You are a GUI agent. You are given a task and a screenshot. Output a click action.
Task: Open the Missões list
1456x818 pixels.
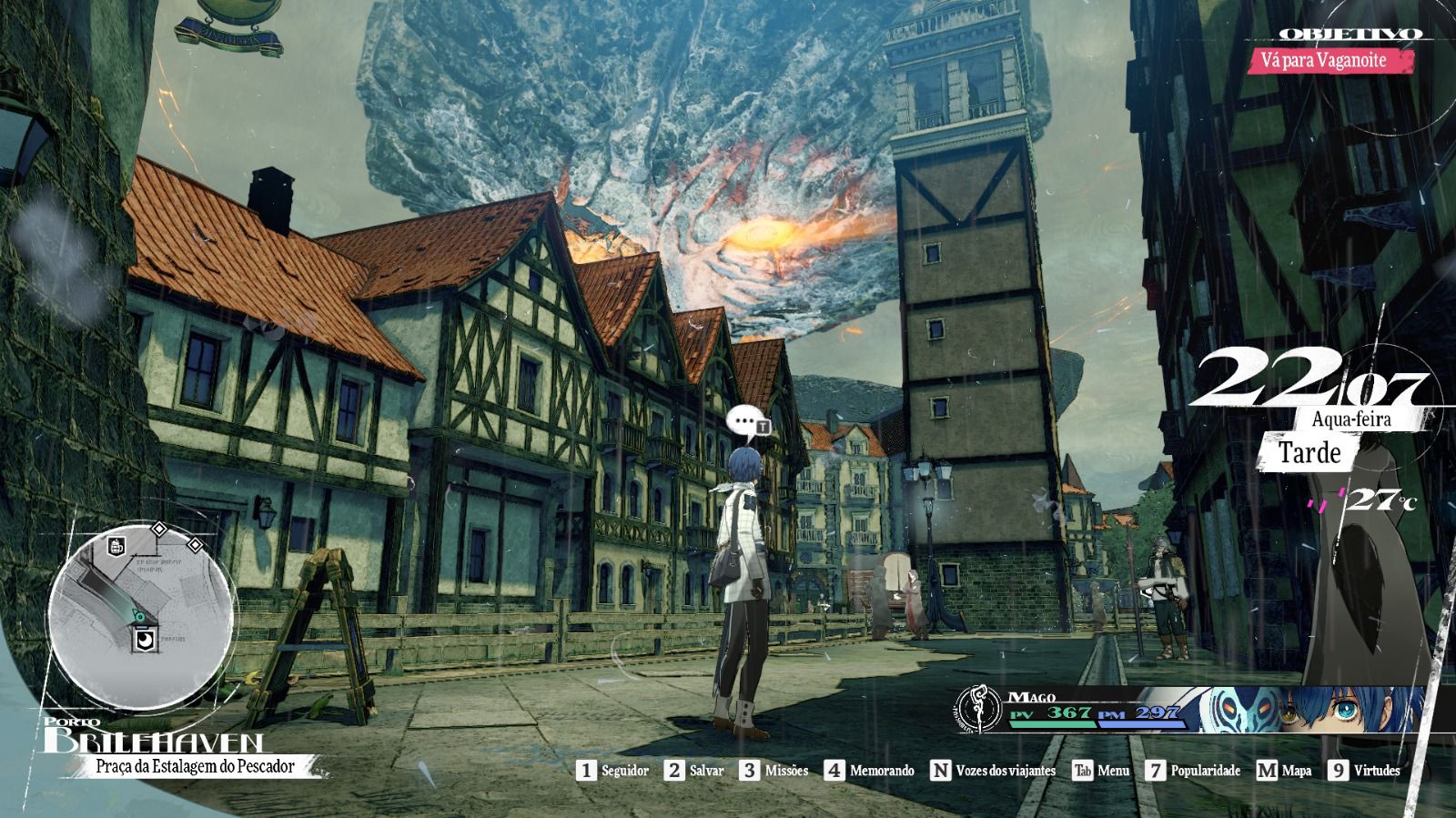pyautogui.click(x=774, y=771)
